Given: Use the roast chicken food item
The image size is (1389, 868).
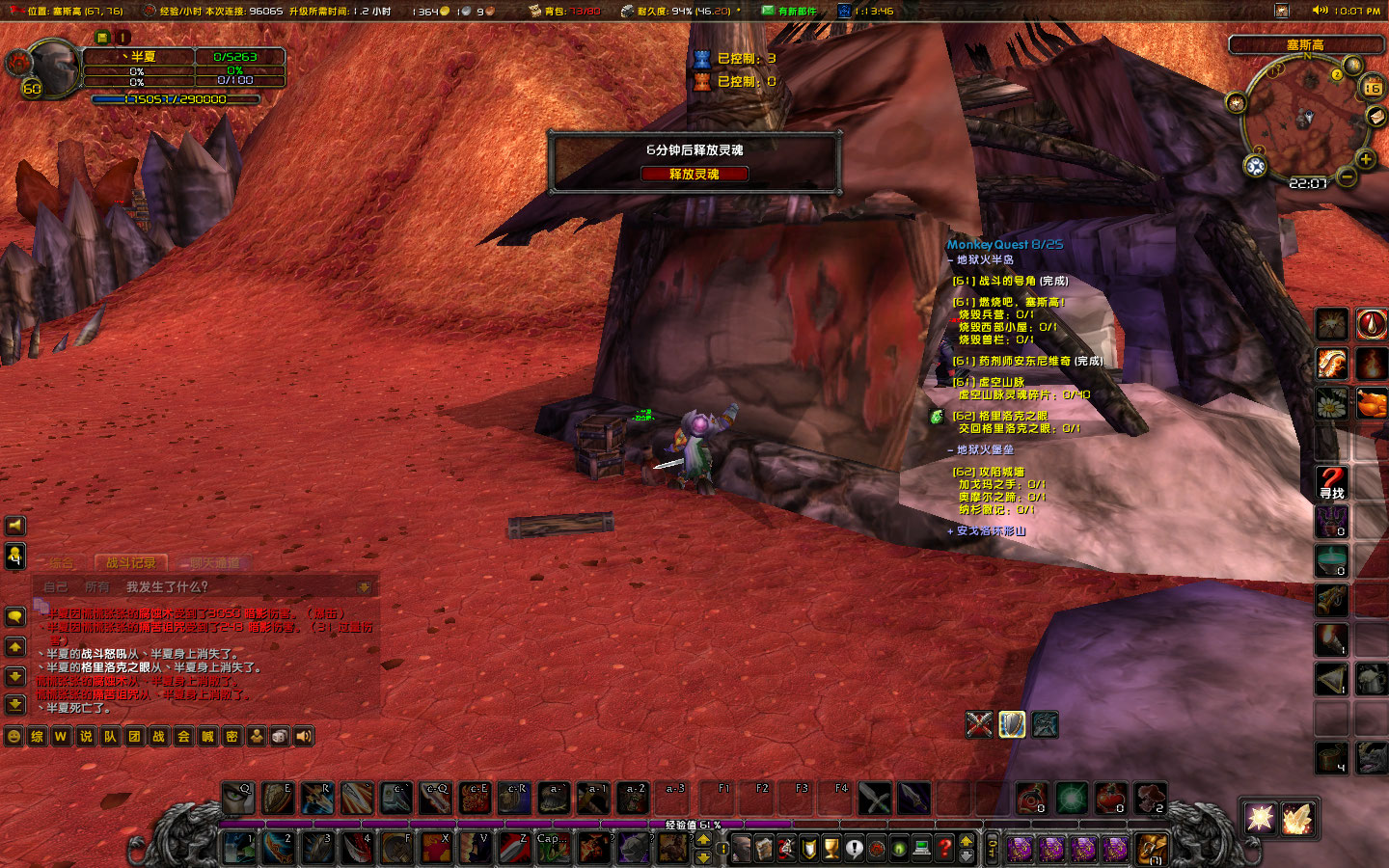Looking at the screenshot, I should [1372, 403].
